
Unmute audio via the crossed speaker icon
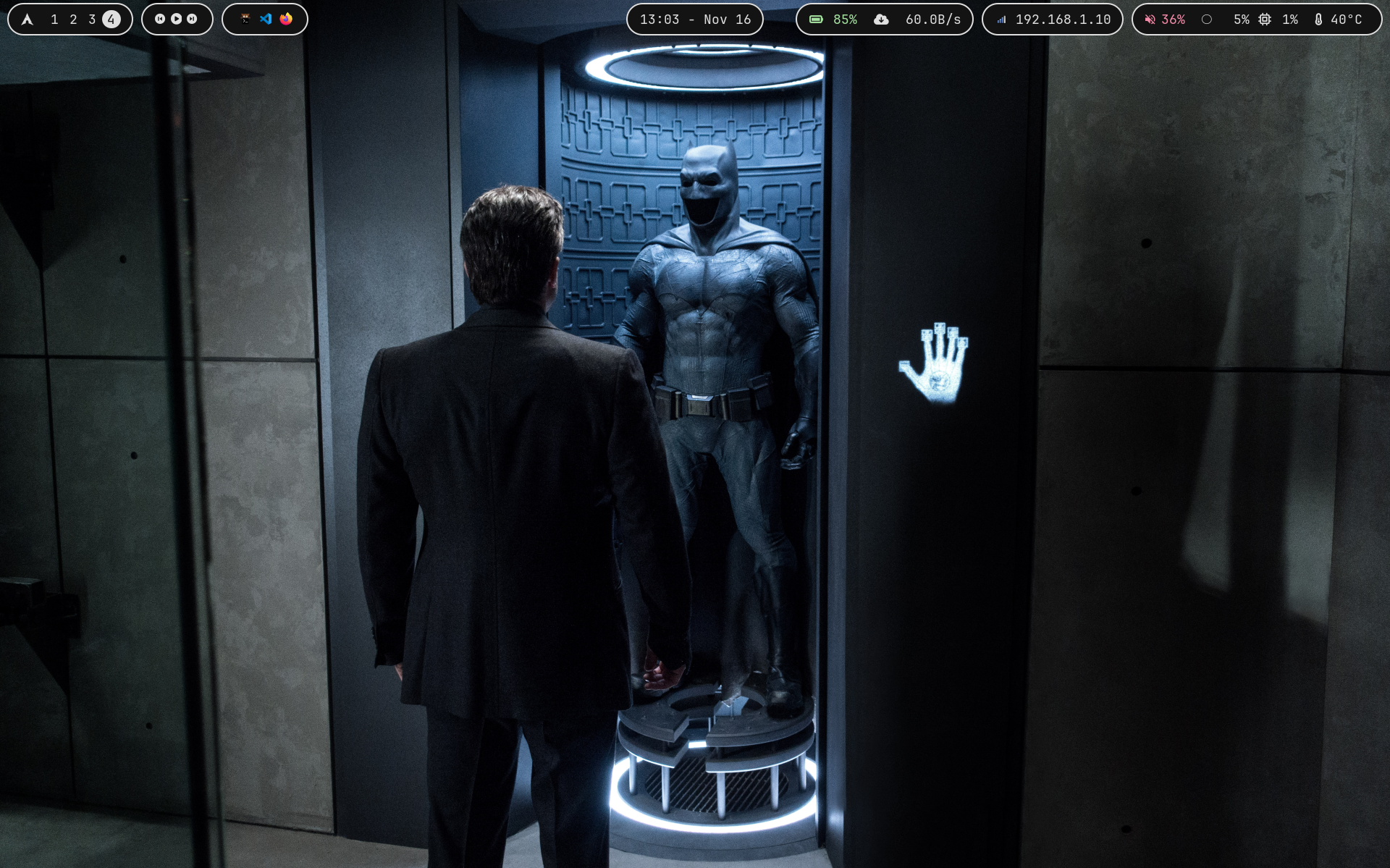tap(1150, 19)
